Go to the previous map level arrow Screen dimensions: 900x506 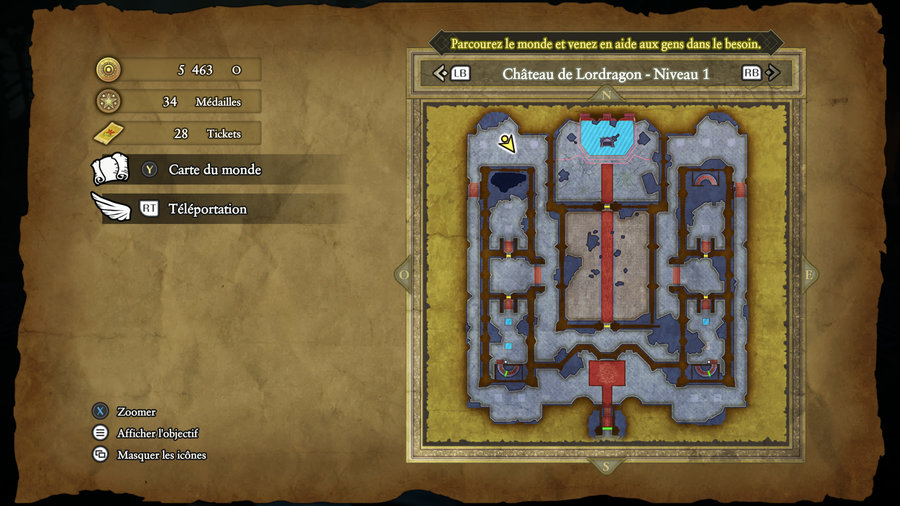click(x=439, y=73)
